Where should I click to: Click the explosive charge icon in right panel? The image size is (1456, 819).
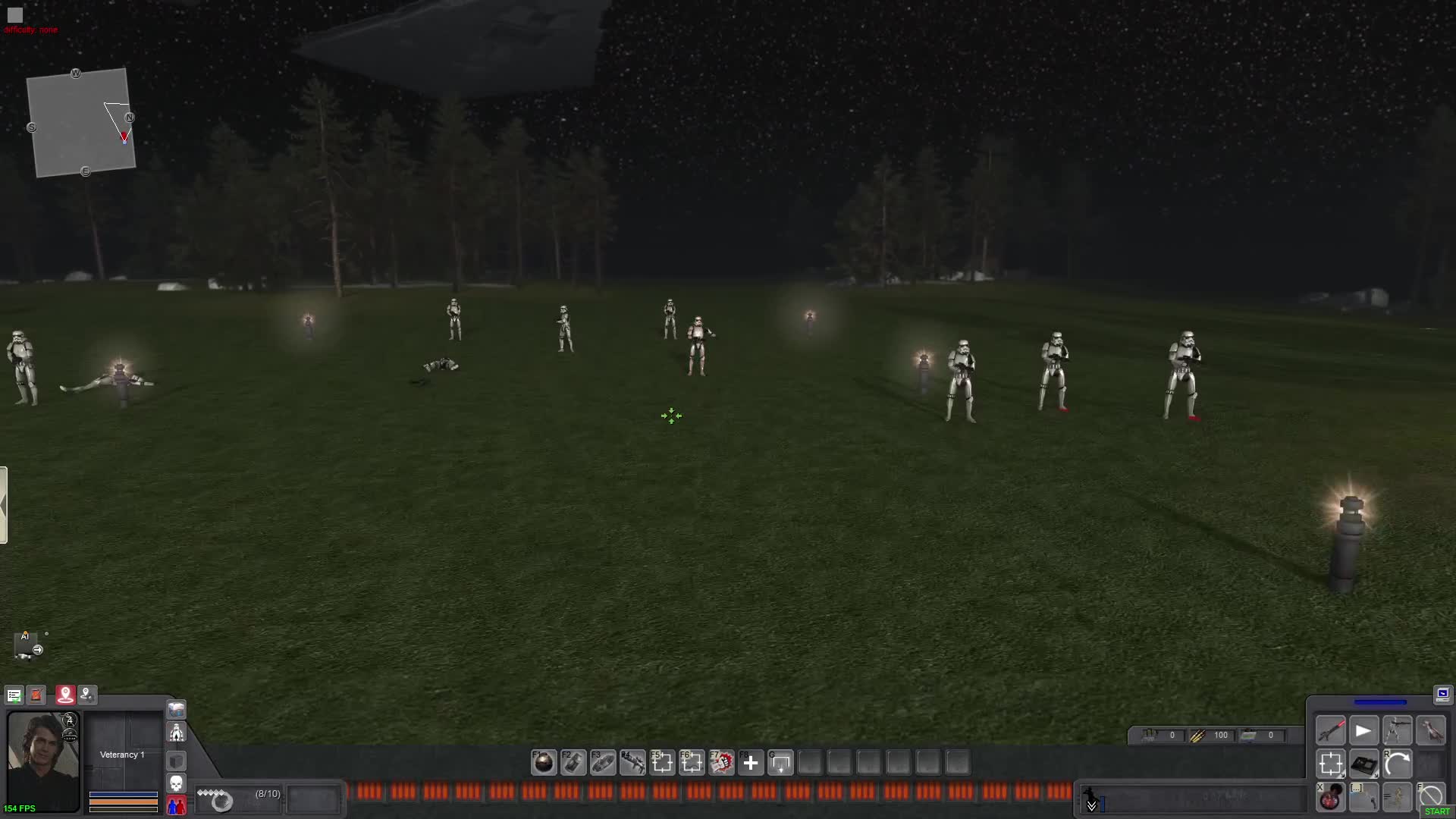[x=1365, y=764]
